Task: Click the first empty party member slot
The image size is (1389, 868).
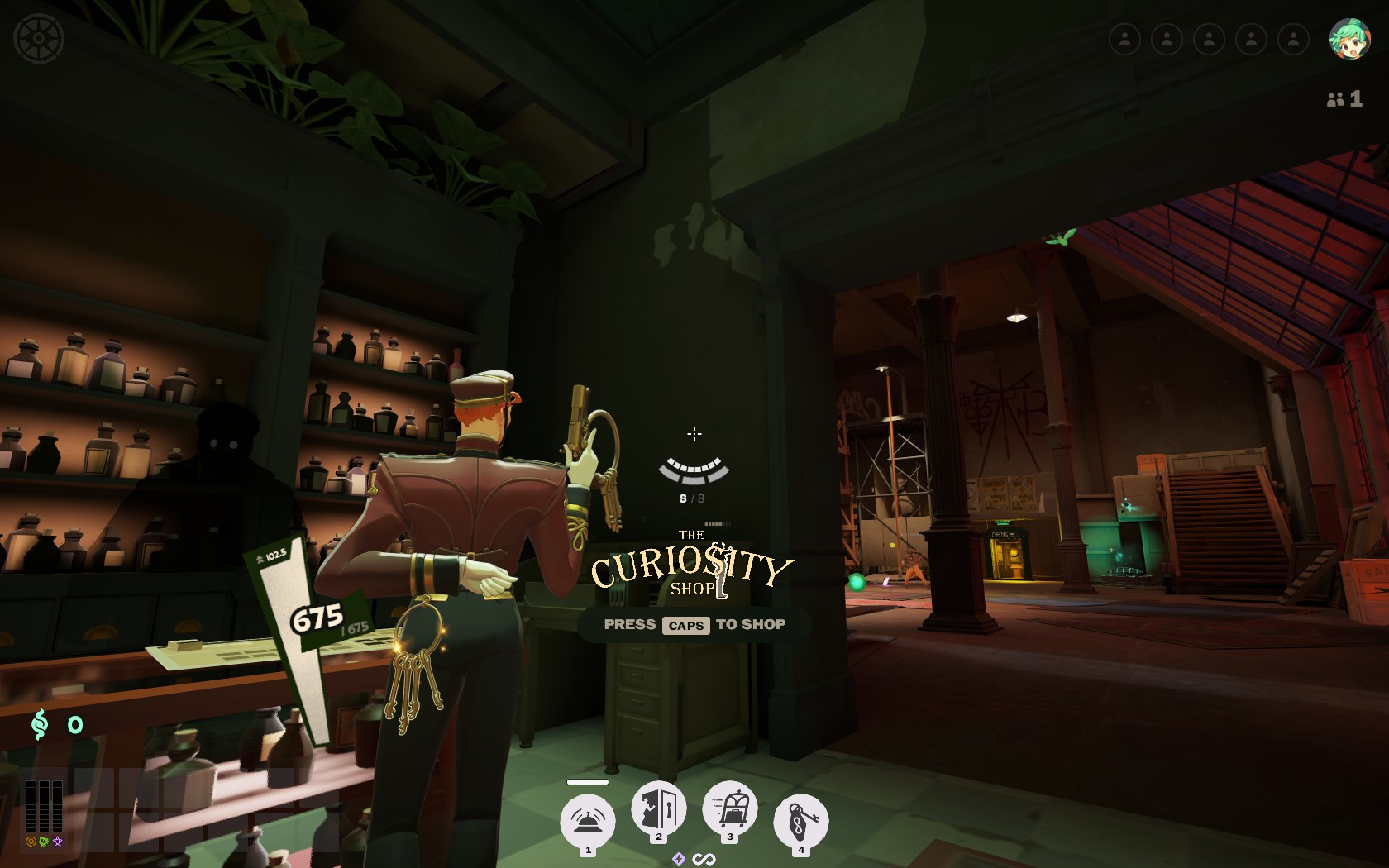Action: [x=1126, y=39]
